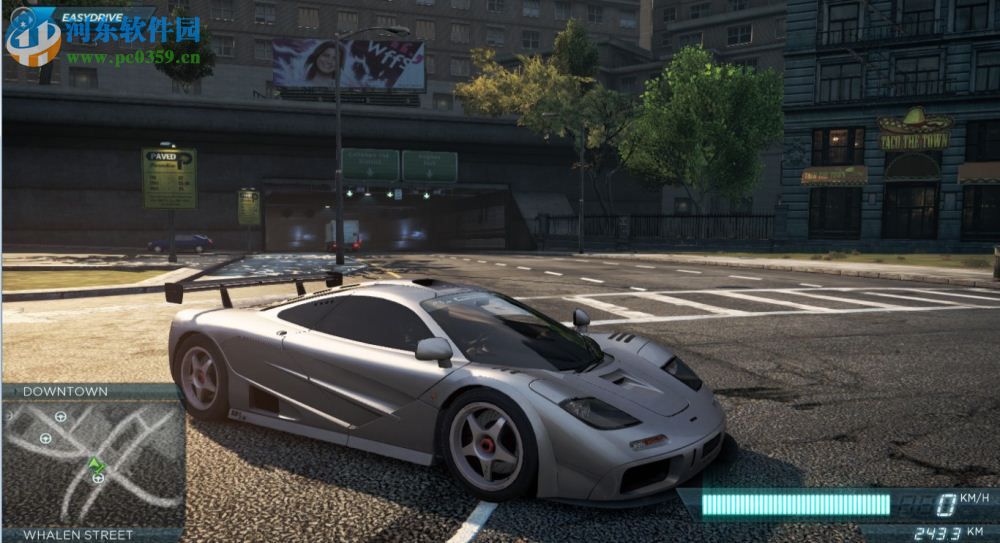Image resolution: width=1000 pixels, height=543 pixels.
Task: Click the Whalen Street name bar
Action: pyautogui.click(x=78, y=535)
